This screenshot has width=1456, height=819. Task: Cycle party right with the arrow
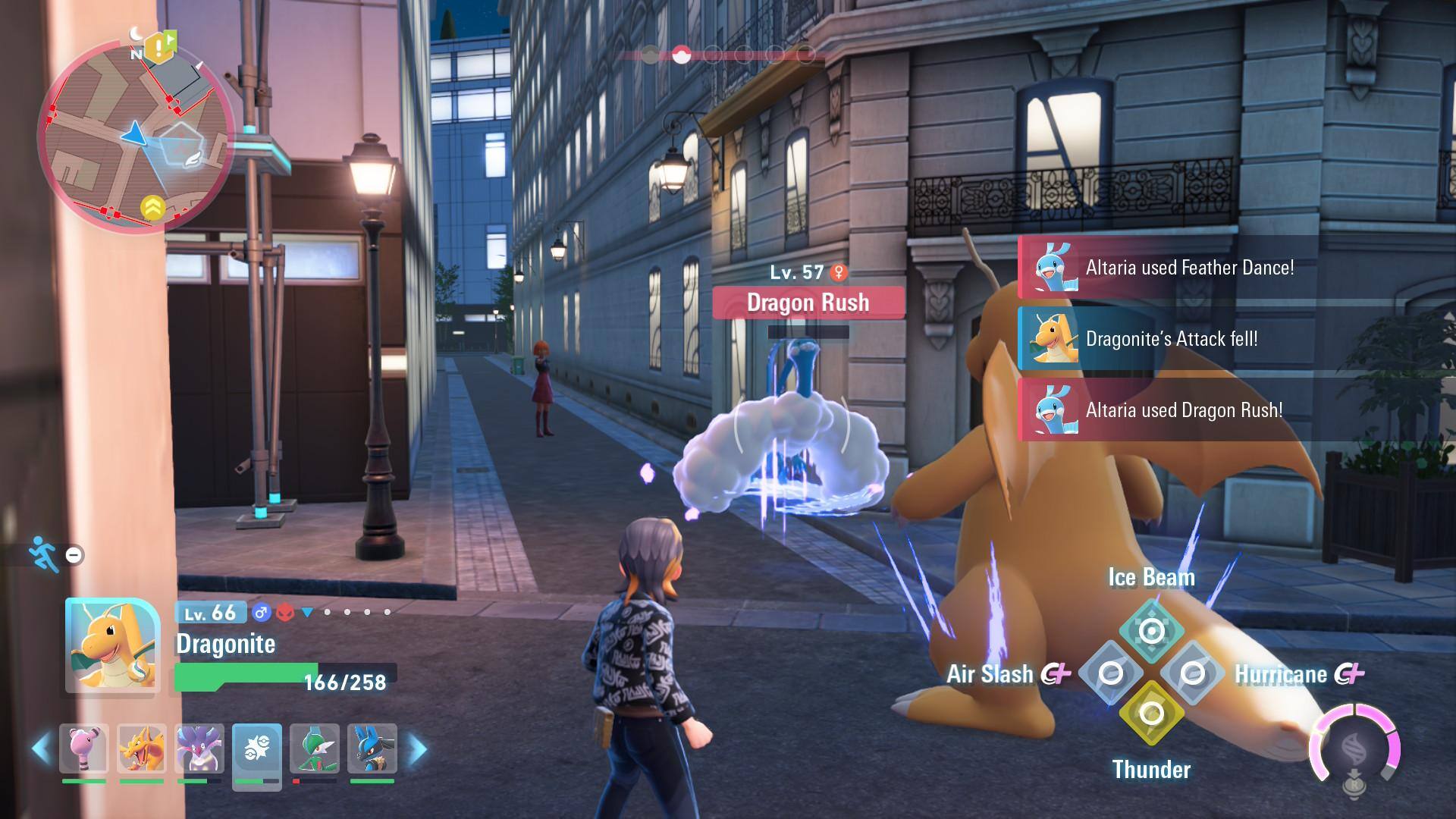pyautogui.click(x=417, y=749)
